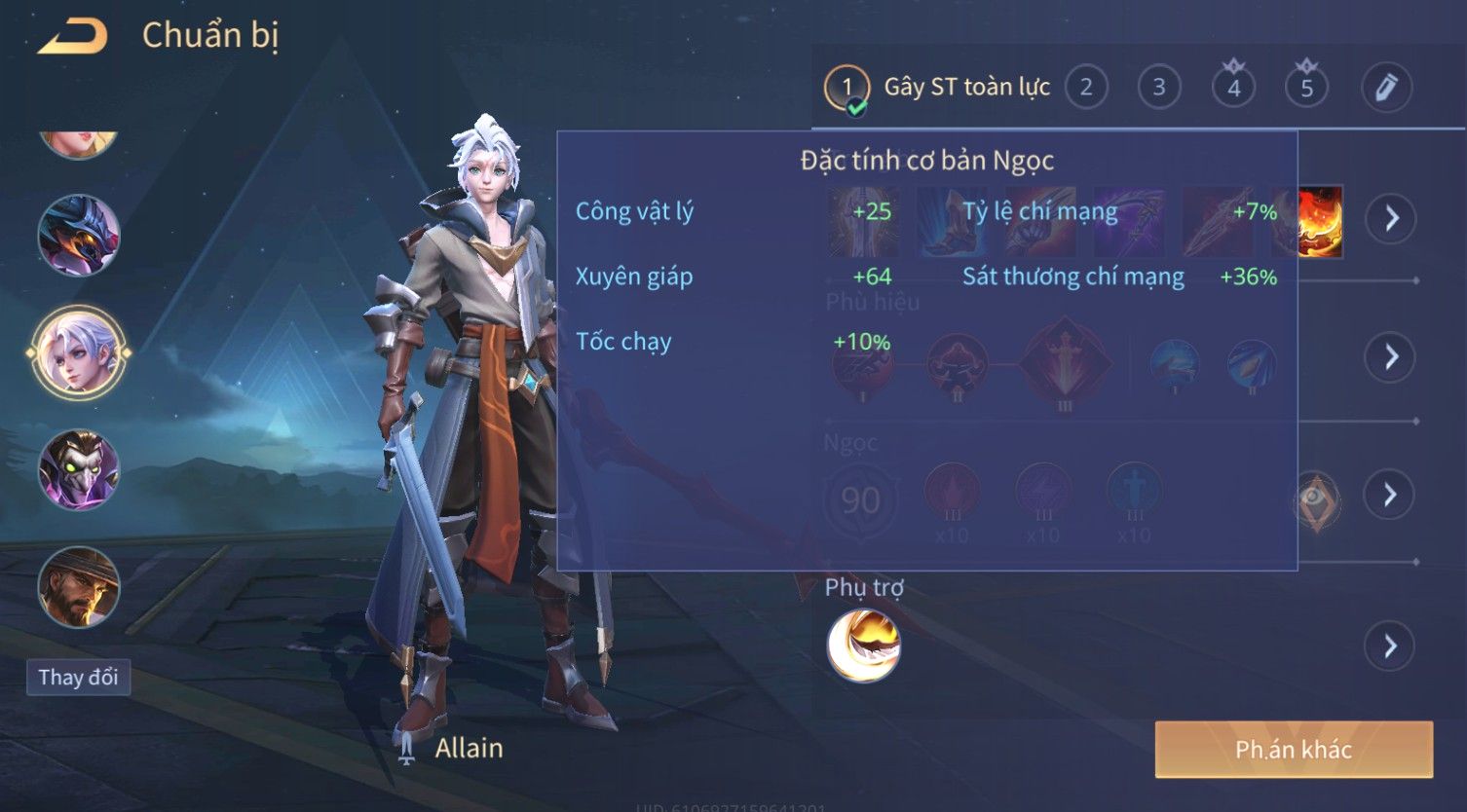Choose the dark armored hero portrait
Viewport: 1467px width, 812px height.
point(78,235)
